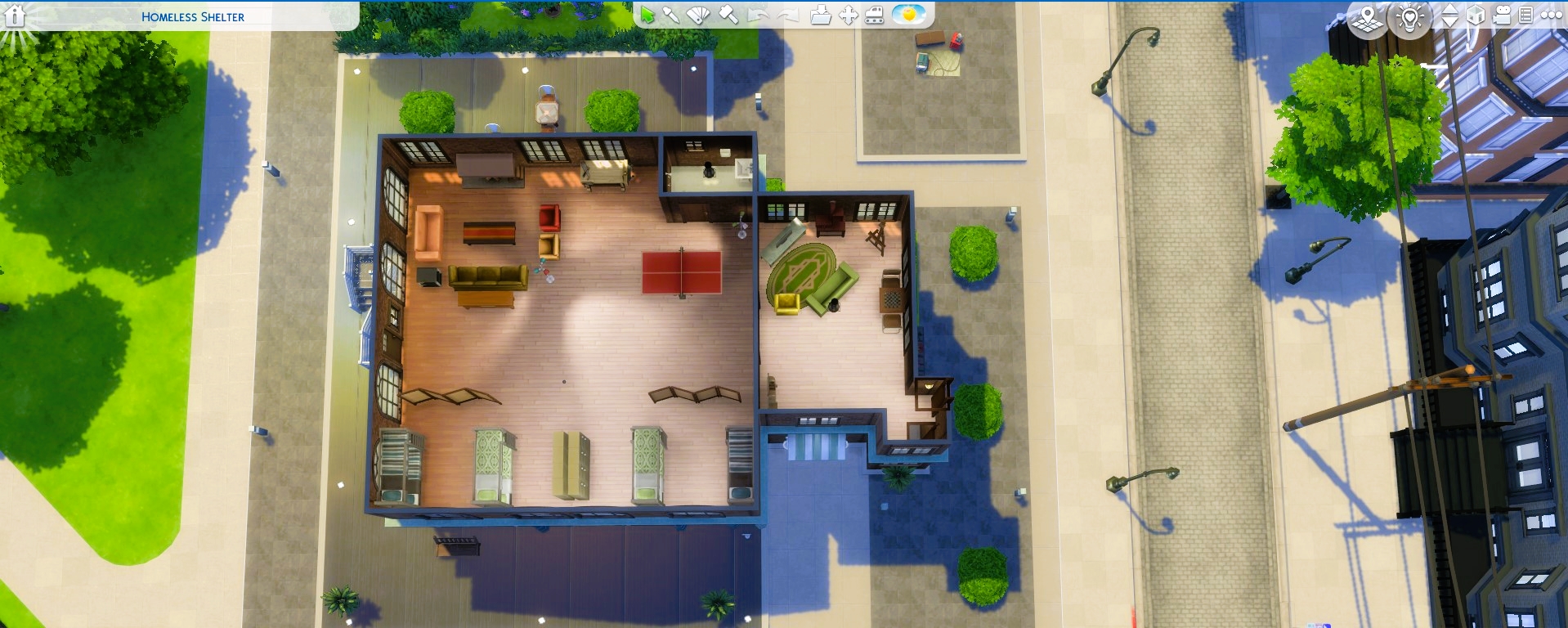Open the notifications list panel
Screen dimensions: 1568x628
point(1527,14)
